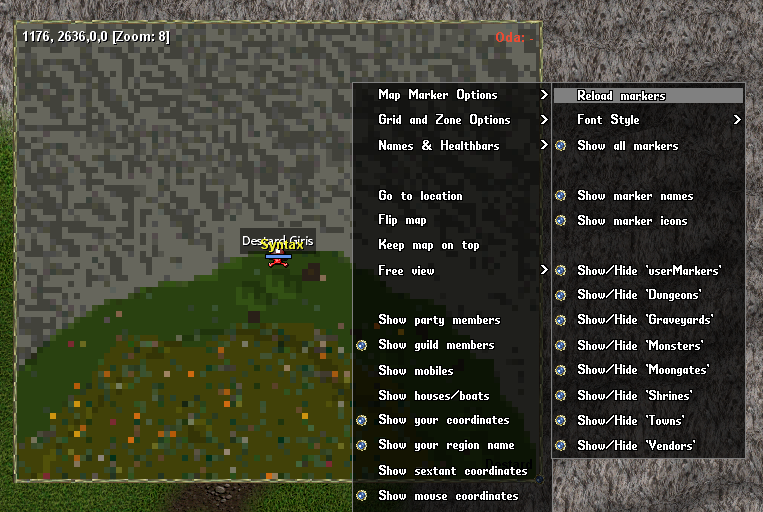The width and height of the screenshot is (763, 512).
Task: Enable Show houses/boats
Action: coord(433,395)
